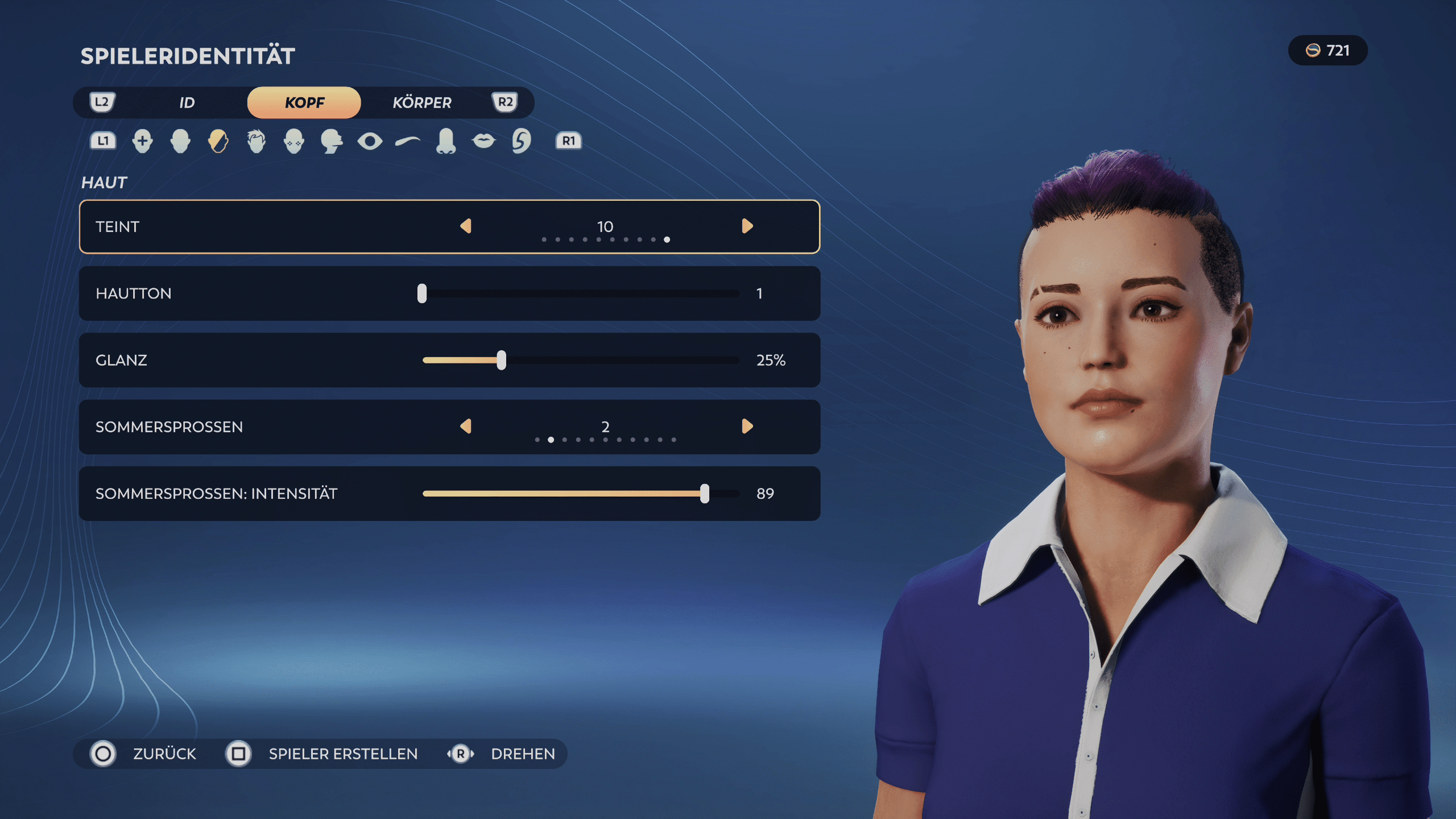This screenshot has width=1456, height=819.
Task: Select the eyebrow category icon
Action: (408, 141)
